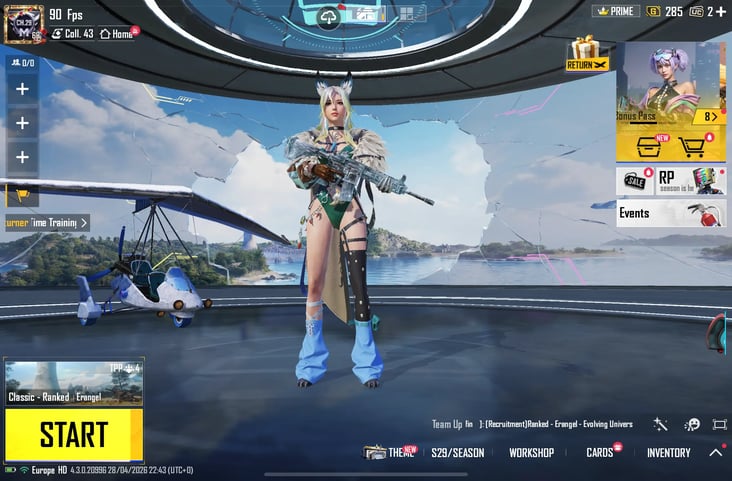The image size is (732, 481).
Task: Expand the bottom menu arrow
Action: (716, 453)
